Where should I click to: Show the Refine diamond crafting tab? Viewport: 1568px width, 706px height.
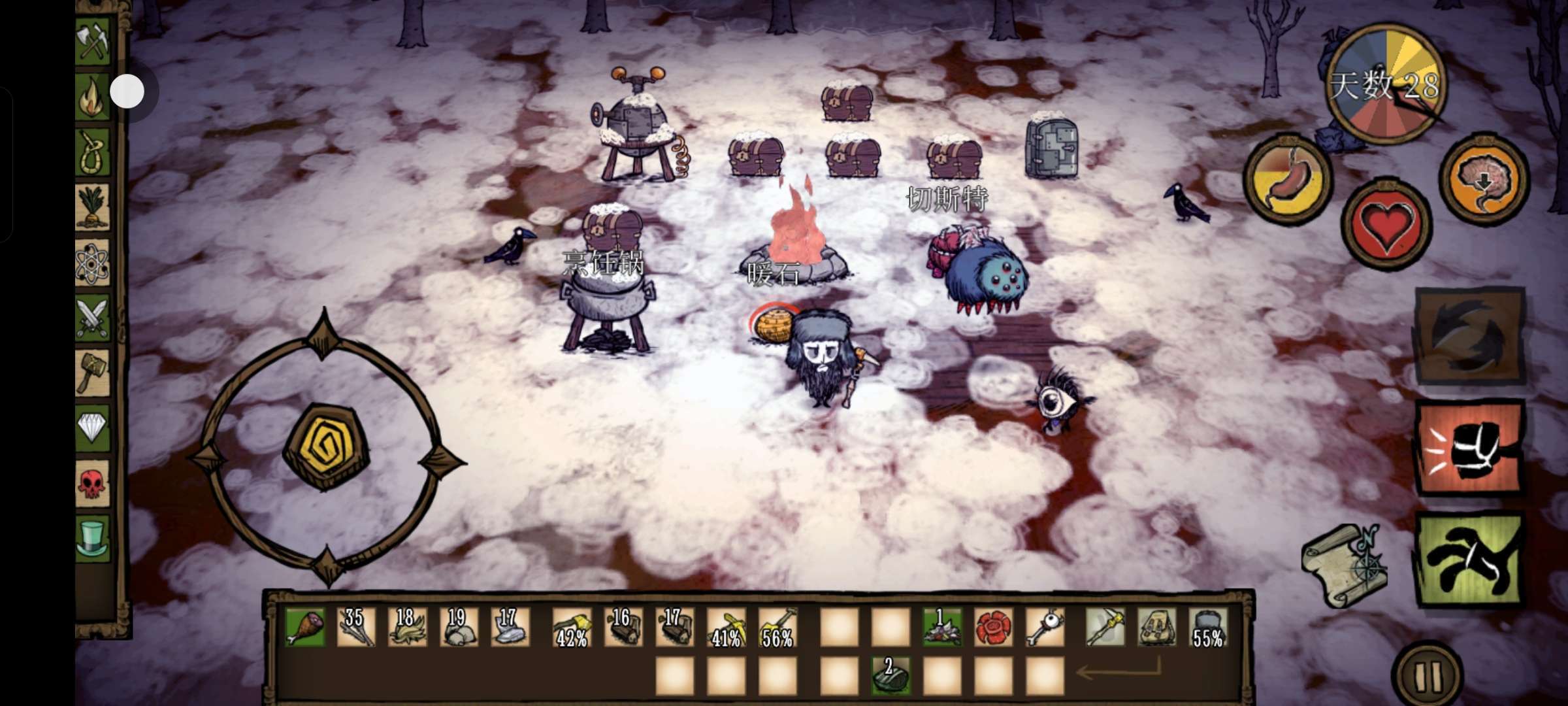click(x=93, y=428)
